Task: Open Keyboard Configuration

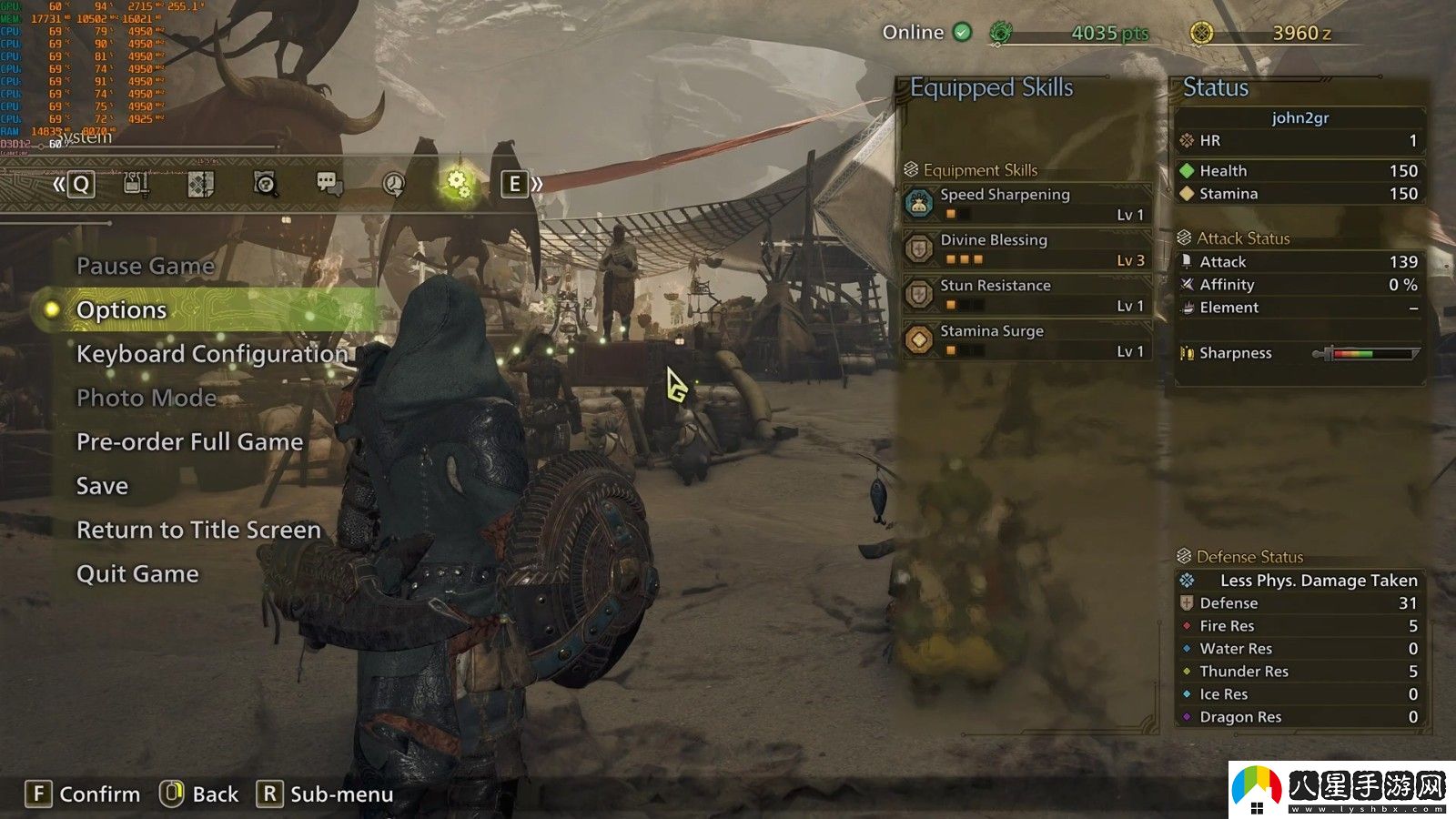Action: click(212, 354)
